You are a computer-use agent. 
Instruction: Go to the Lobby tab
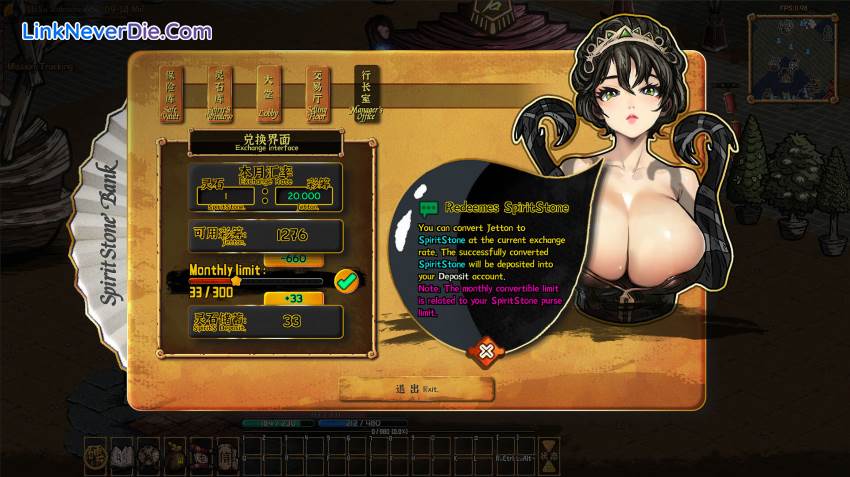click(268, 96)
